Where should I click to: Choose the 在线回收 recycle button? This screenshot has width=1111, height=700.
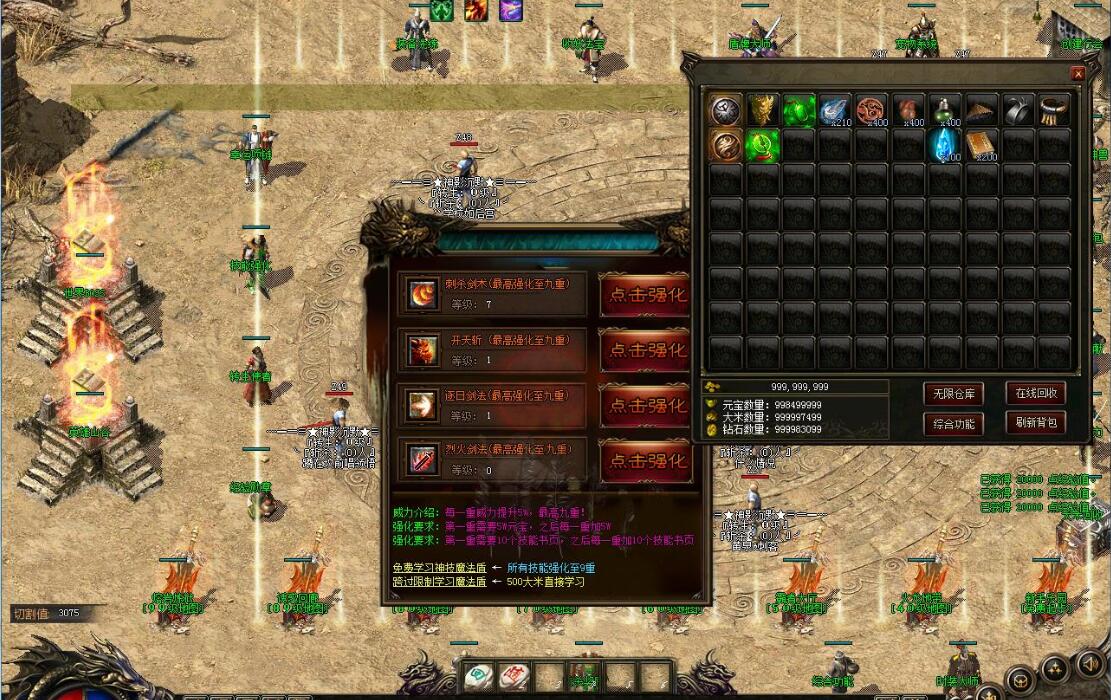[x=1035, y=393]
